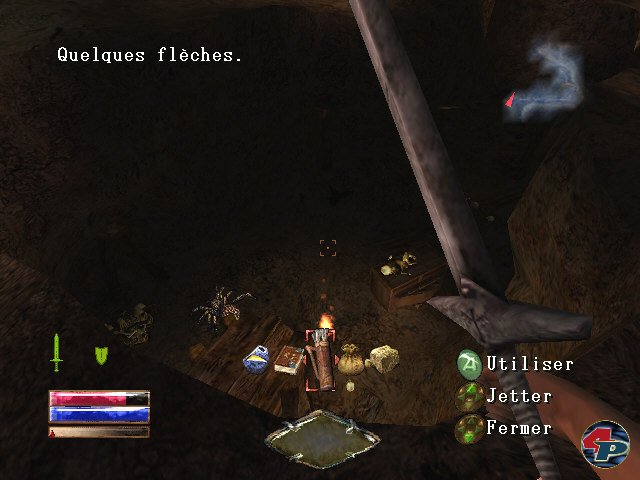Select the pale bread chunk item
The height and width of the screenshot is (480, 640).
coord(381,358)
